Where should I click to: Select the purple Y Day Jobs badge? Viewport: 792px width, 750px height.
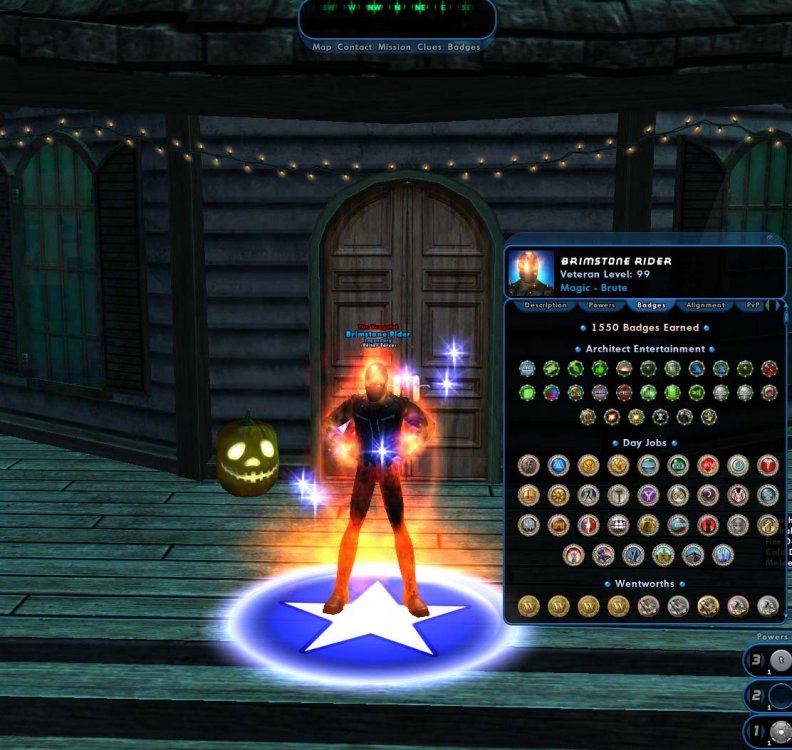click(x=648, y=495)
